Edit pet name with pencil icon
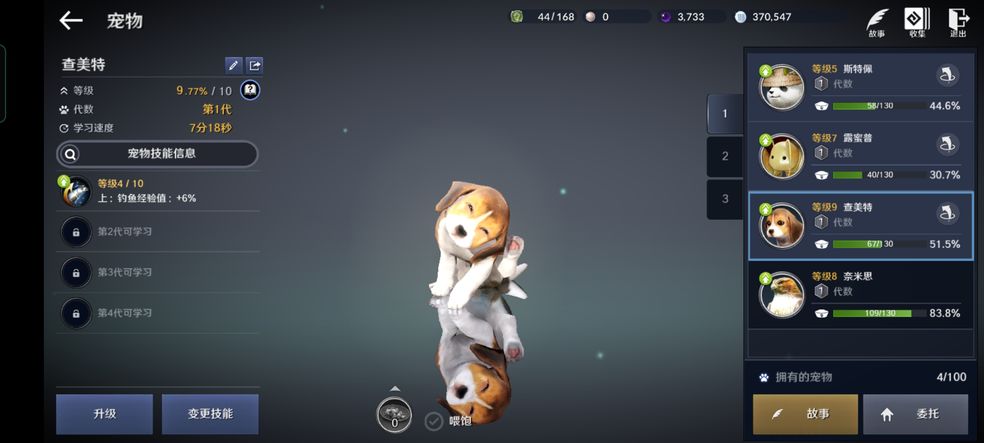984x443 pixels. click(x=233, y=65)
